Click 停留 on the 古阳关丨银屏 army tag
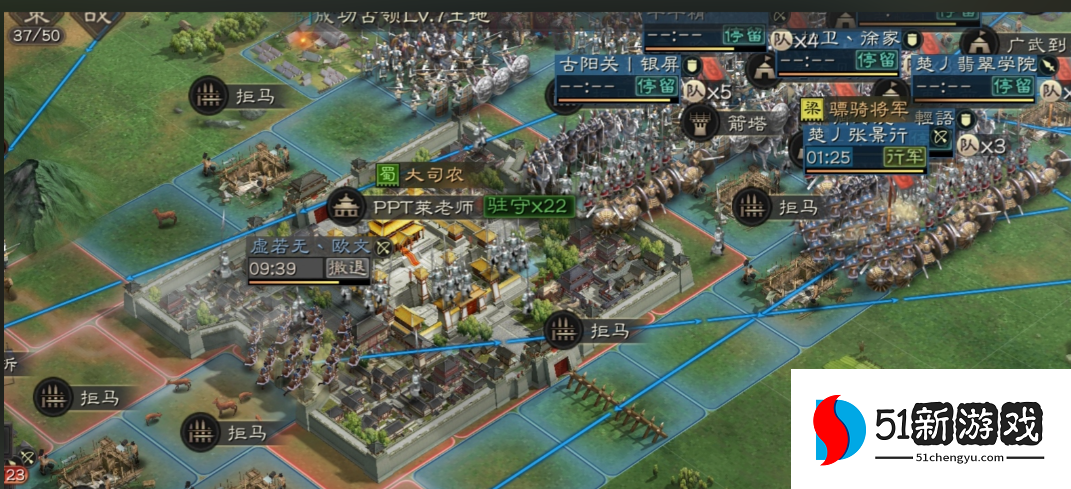The height and width of the screenshot is (489, 1071). (x=656, y=86)
